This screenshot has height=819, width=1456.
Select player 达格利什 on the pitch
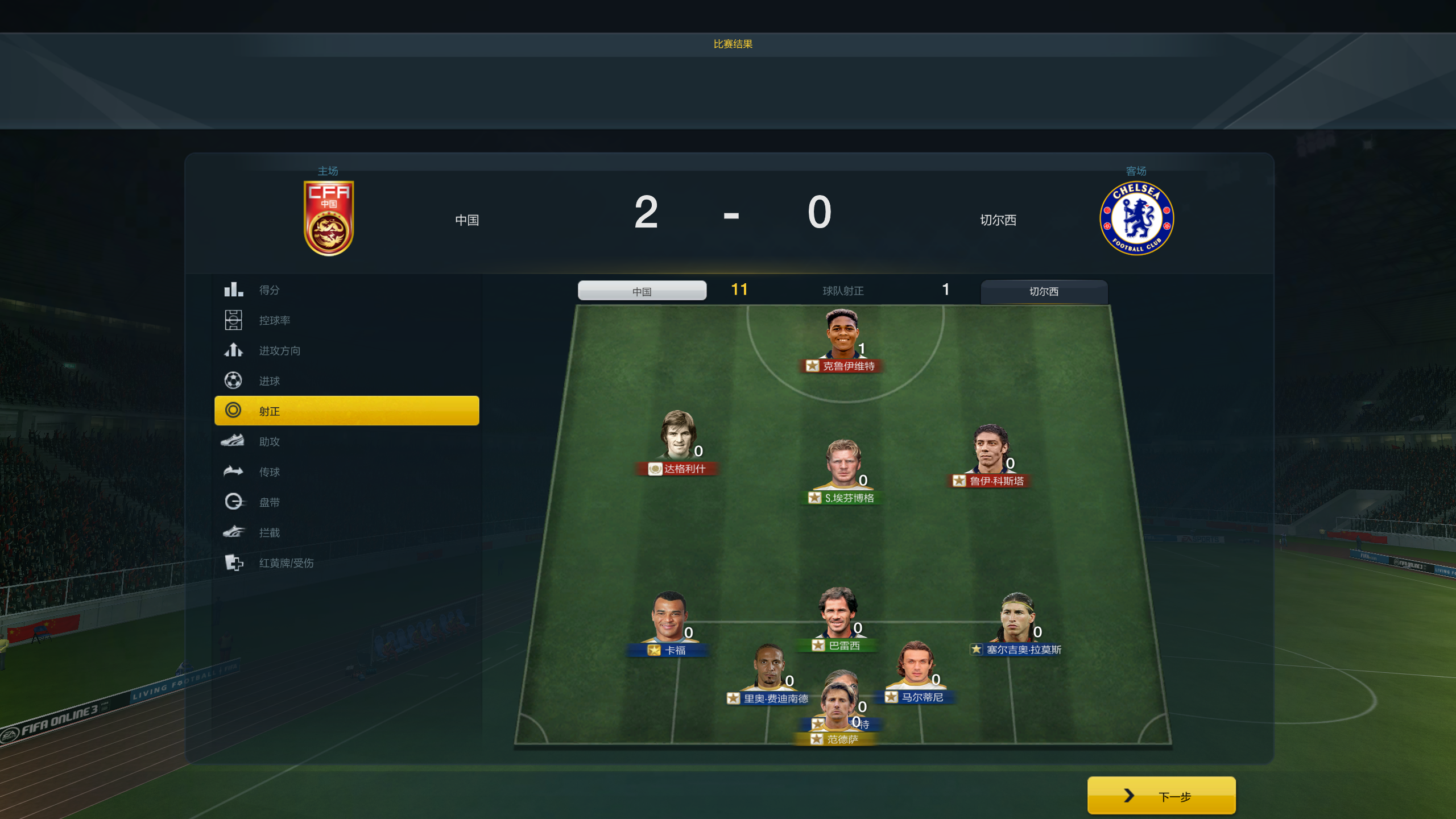pos(677,438)
